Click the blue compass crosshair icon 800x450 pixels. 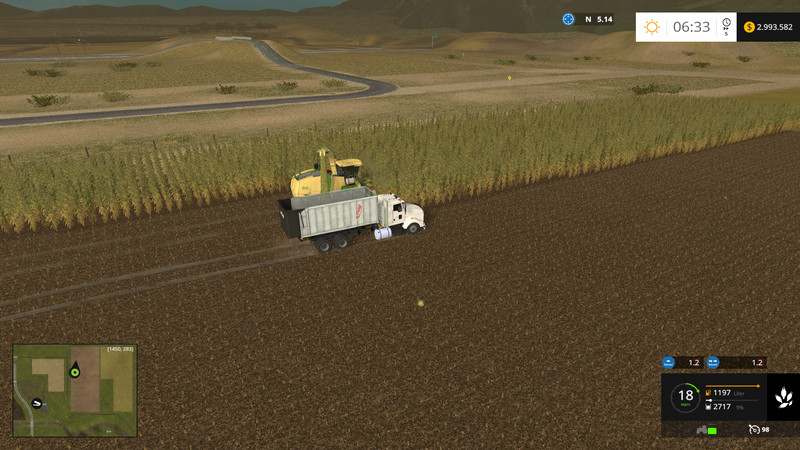568,19
